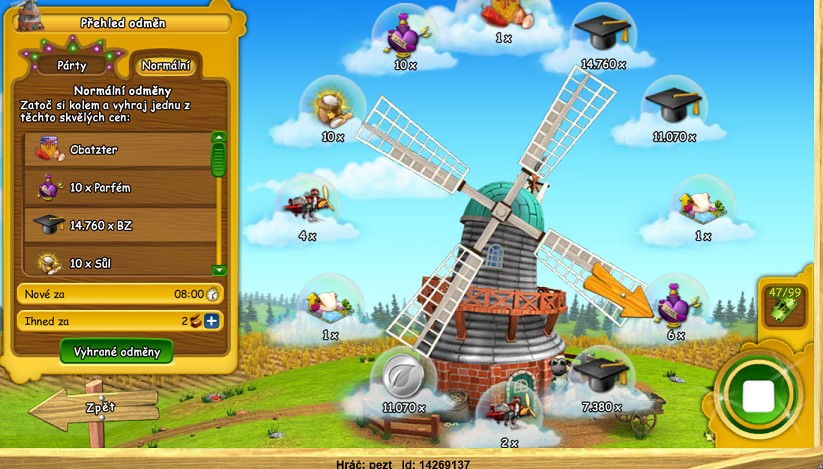Select the Normální tab
Screen dimensions: 823x469
coord(166,65)
